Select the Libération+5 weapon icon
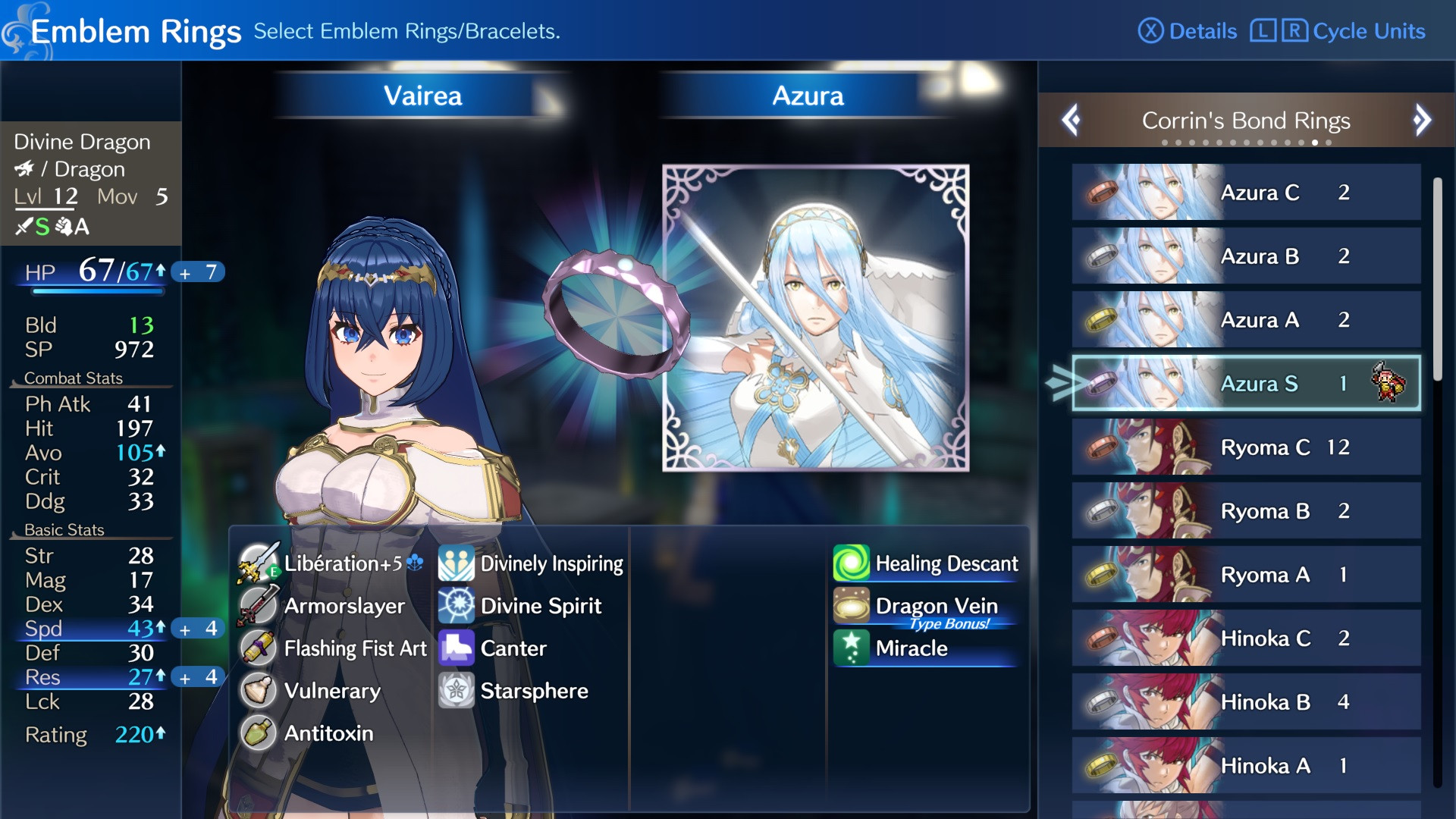The height and width of the screenshot is (819, 1456). (x=258, y=563)
